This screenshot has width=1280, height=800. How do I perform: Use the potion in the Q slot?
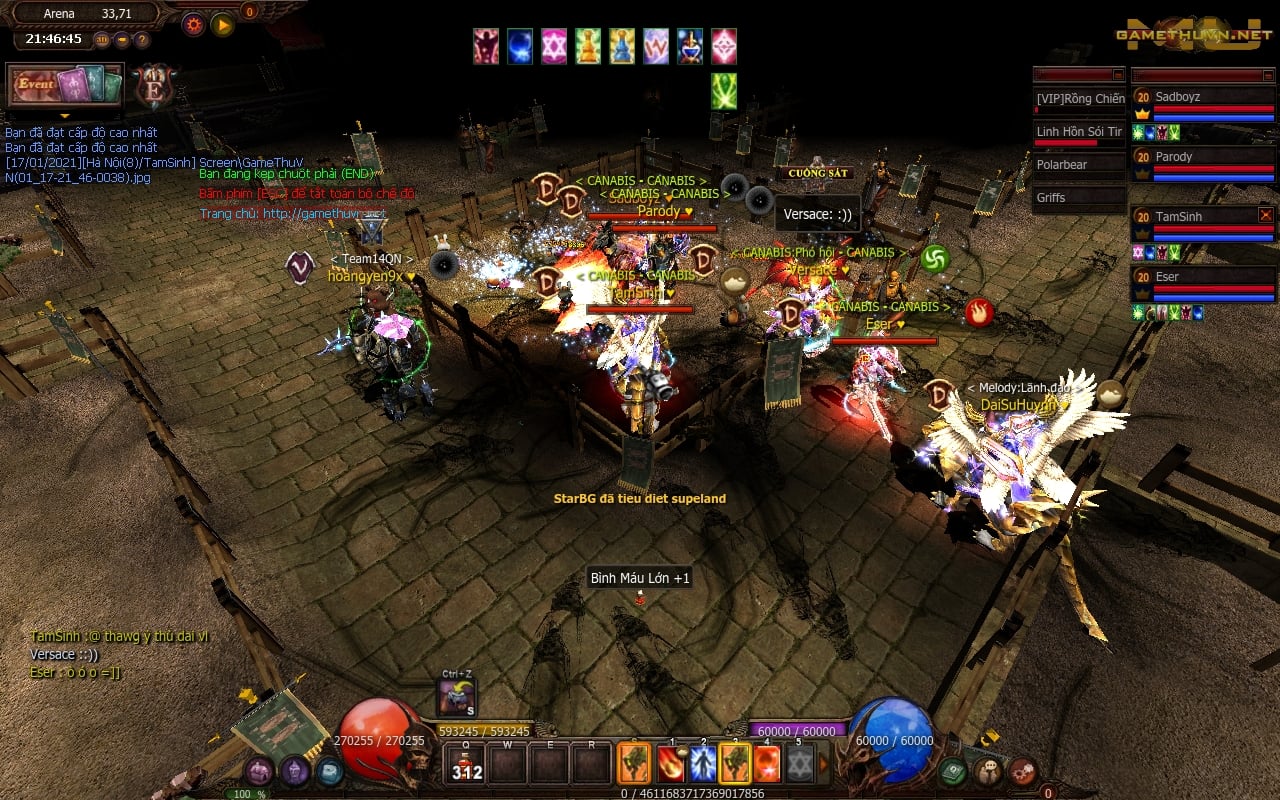pos(466,764)
